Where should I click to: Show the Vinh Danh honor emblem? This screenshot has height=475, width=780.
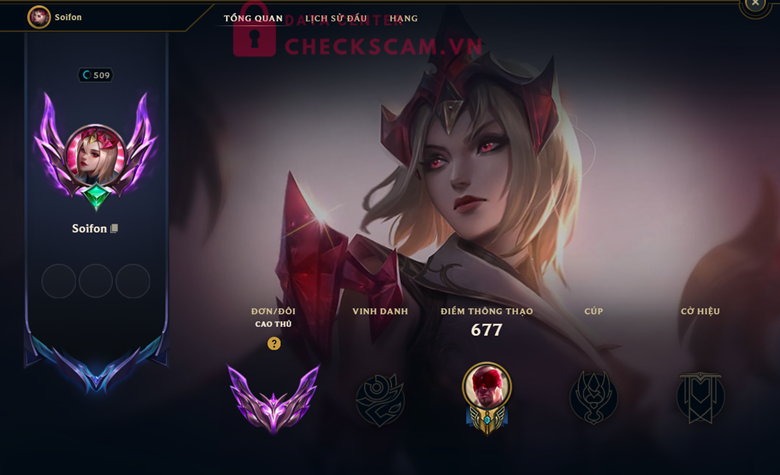point(380,399)
